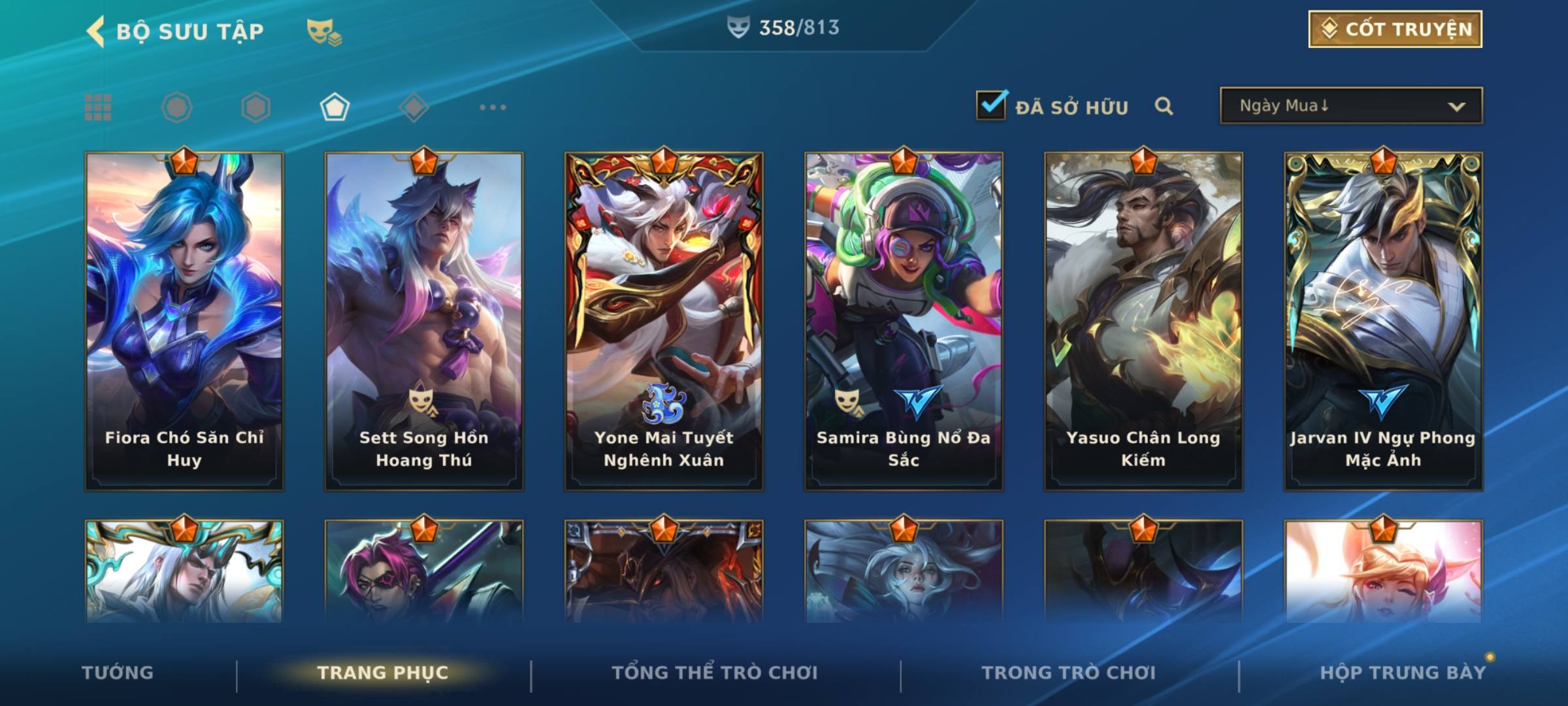Open the skin search magnifier
Screen dimensions: 1568x706
click(x=1164, y=106)
